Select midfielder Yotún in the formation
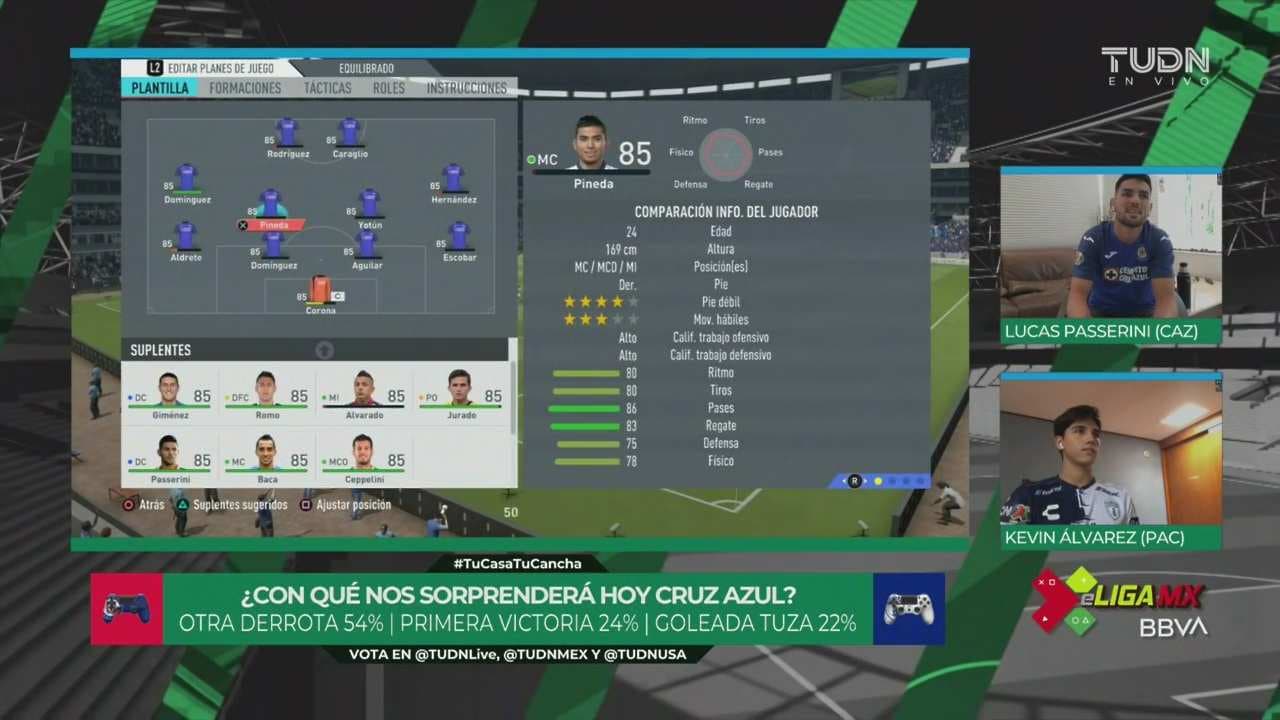The height and width of the screenshot is (720, 1280). coord(369,204)
